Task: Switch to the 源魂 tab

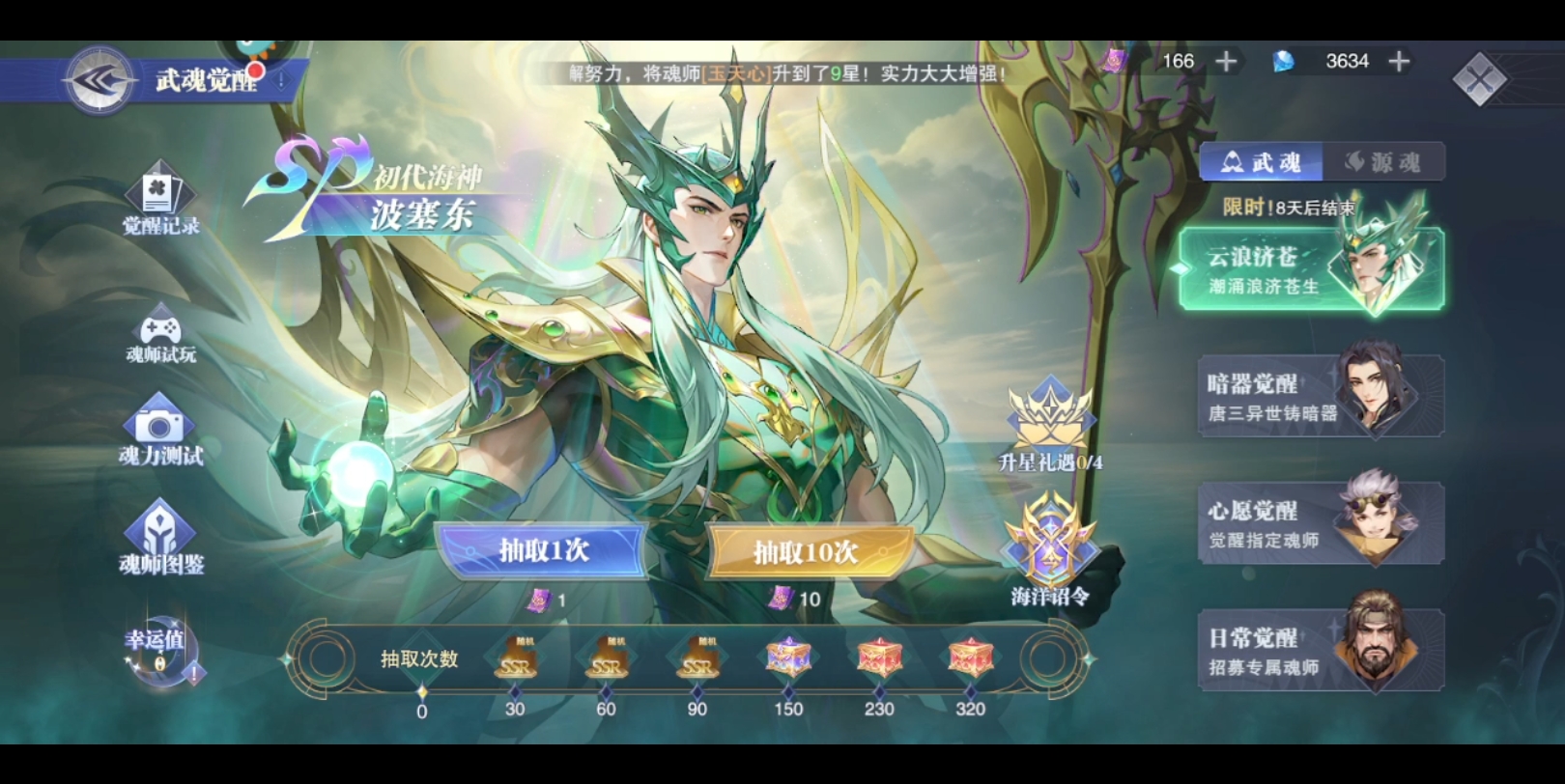Action: [x=1381, y=161]
